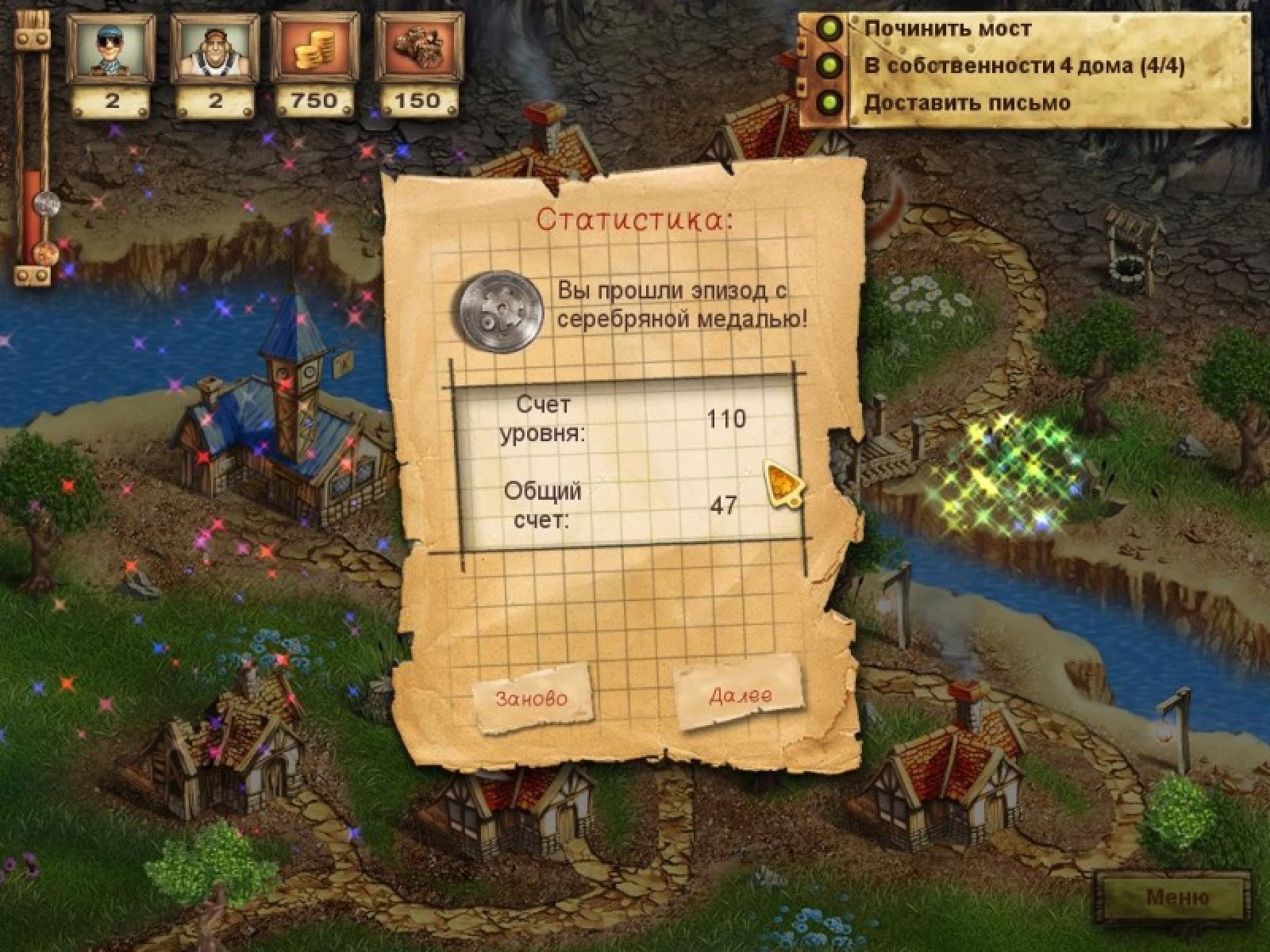The image size is (1270, 952).
Task: Select the 'Доставить письмо' objective
Action: coord(966,103)
